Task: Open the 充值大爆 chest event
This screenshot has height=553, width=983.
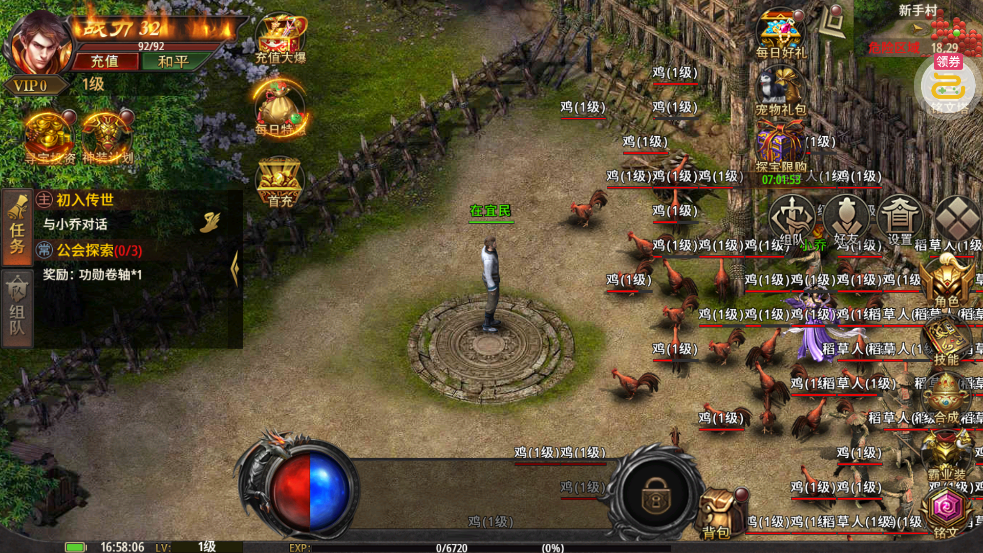Action: coord(281,38)
